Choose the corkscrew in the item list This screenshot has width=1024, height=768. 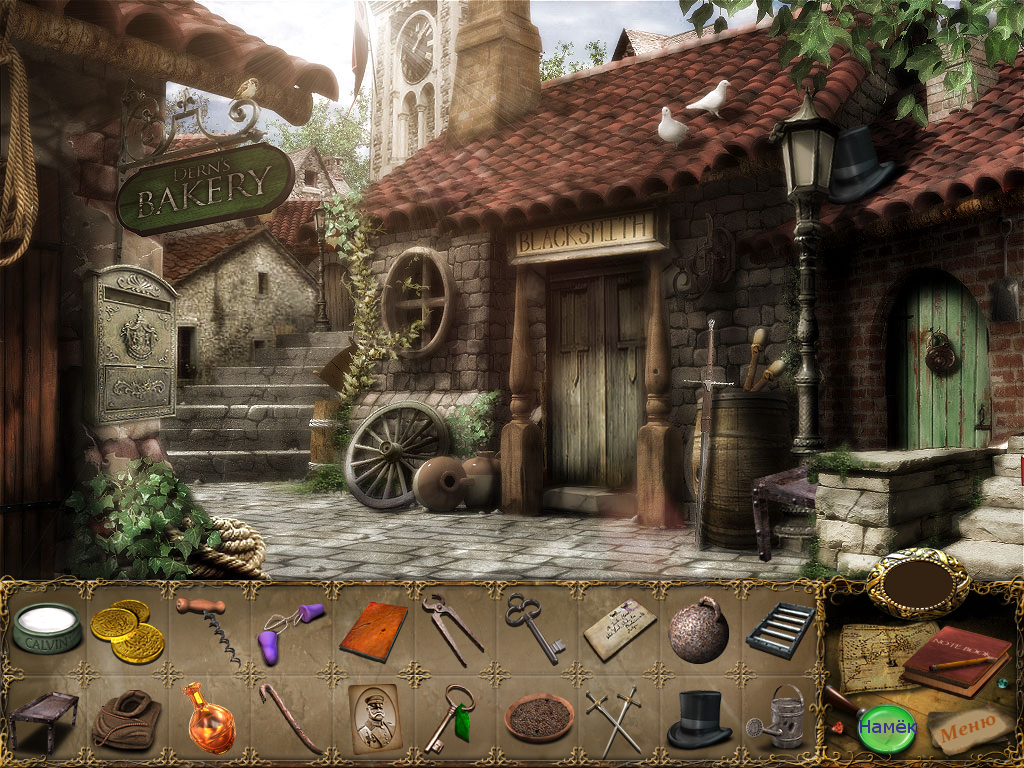tap(209, 629)
